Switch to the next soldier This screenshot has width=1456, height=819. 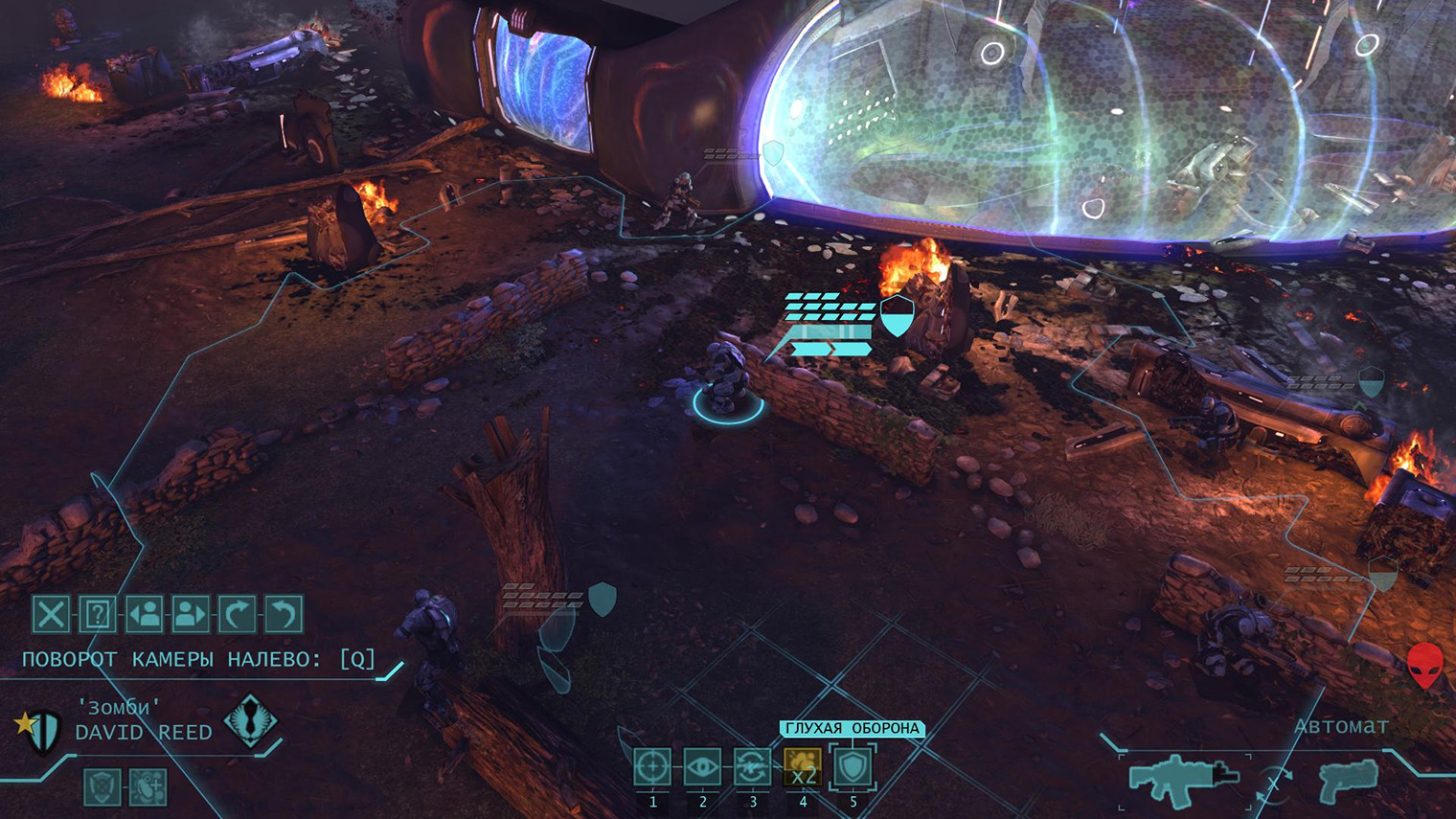click(191, 615)
